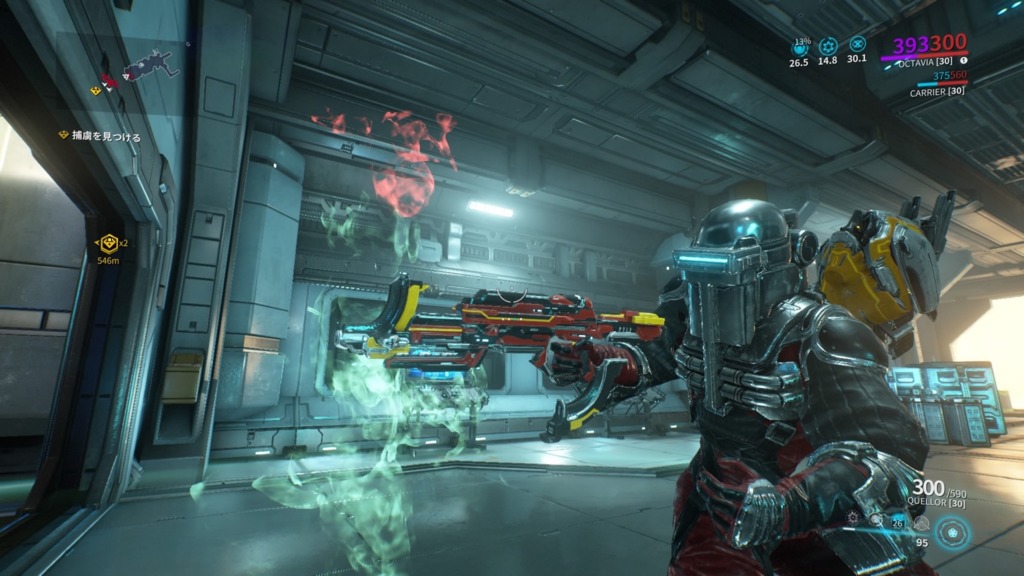Viewport: 1024px width, 576px height.
Task: Activate the glowing circular ability on the right
Action: click(953, 531)
